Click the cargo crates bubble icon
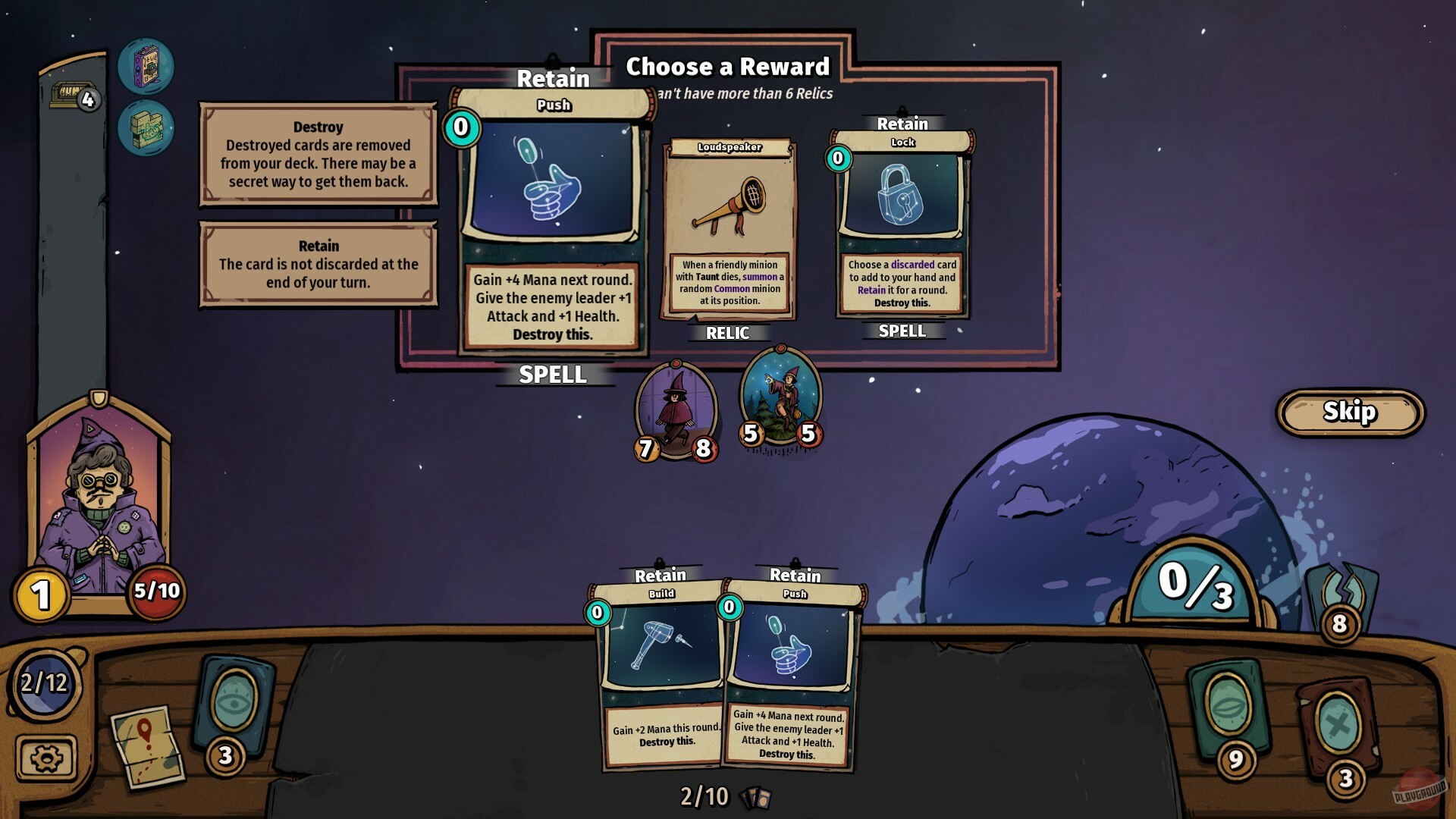The image size is (1456, 819). point(148,129)
